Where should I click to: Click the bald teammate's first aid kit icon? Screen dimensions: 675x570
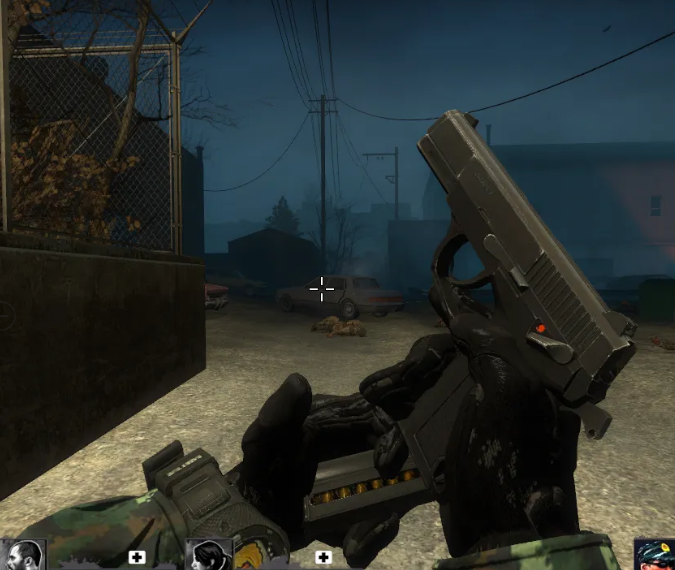tap(137, 557)
